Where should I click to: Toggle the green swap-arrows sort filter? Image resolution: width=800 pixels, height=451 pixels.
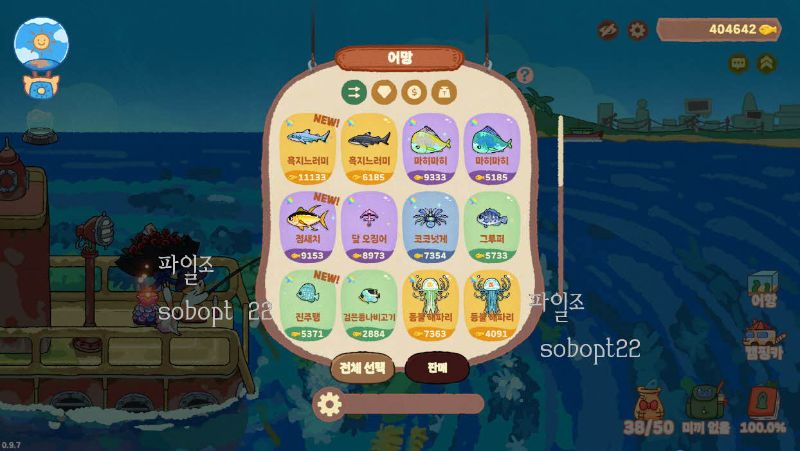coord(353,92)
